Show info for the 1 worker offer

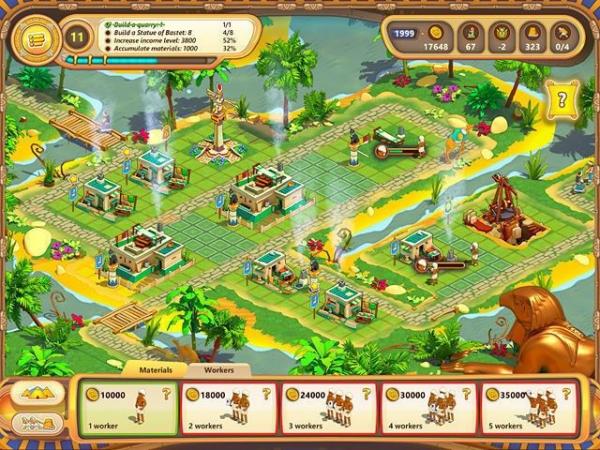(165, 393)
